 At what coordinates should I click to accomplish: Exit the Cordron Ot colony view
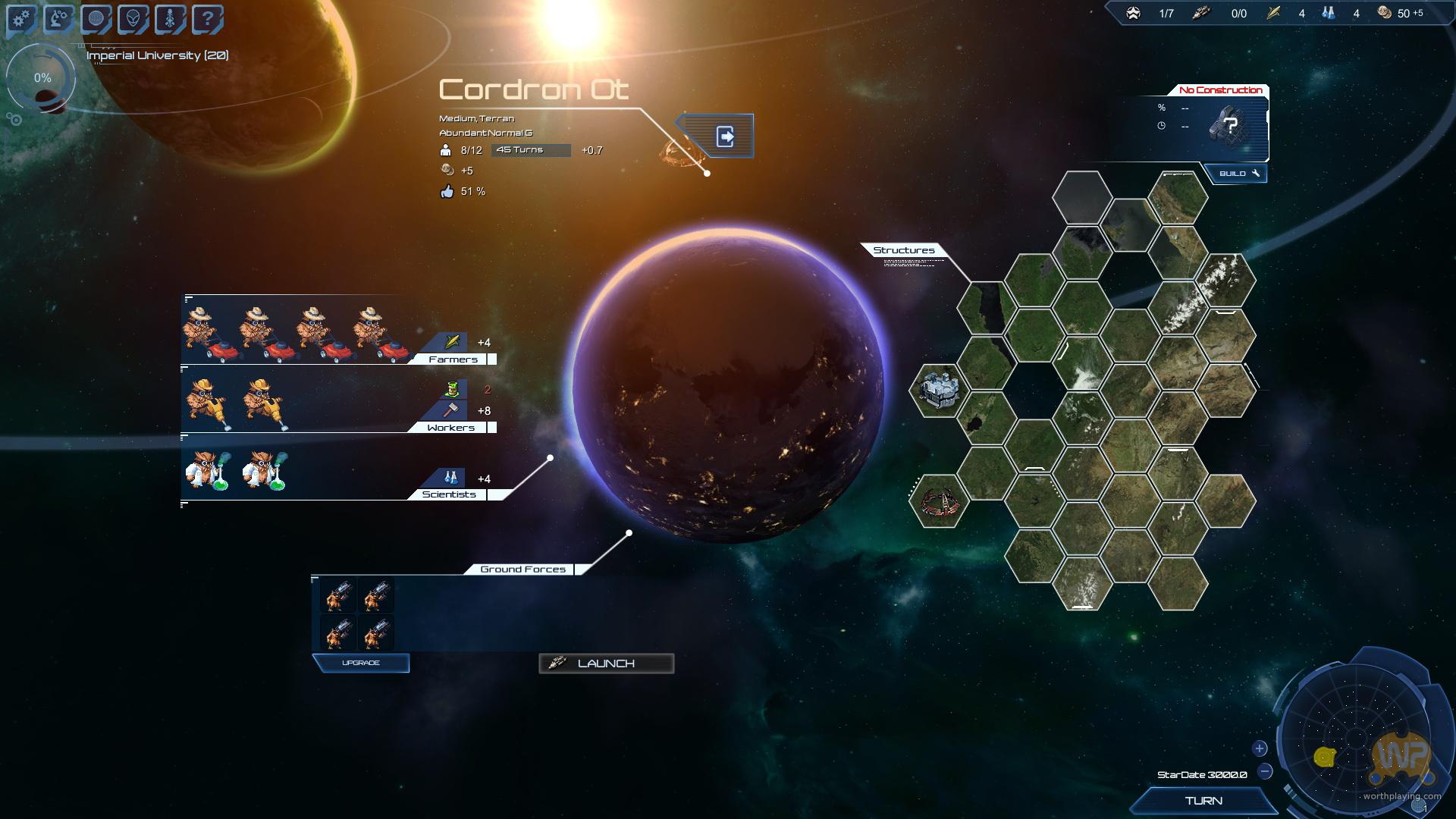click(724, 136)
